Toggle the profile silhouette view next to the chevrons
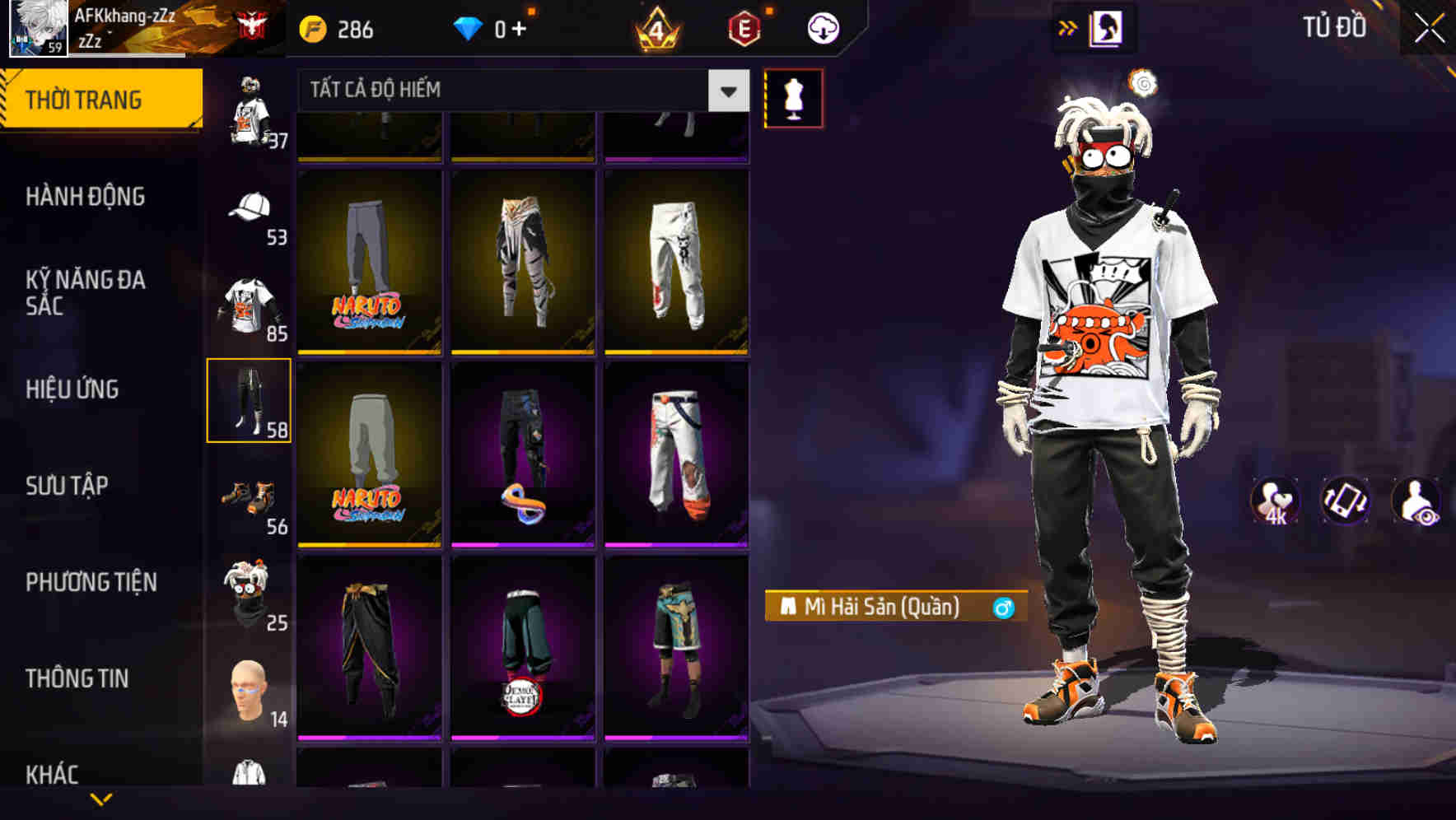The image size is (1456, 820). tap(1105, 26)
